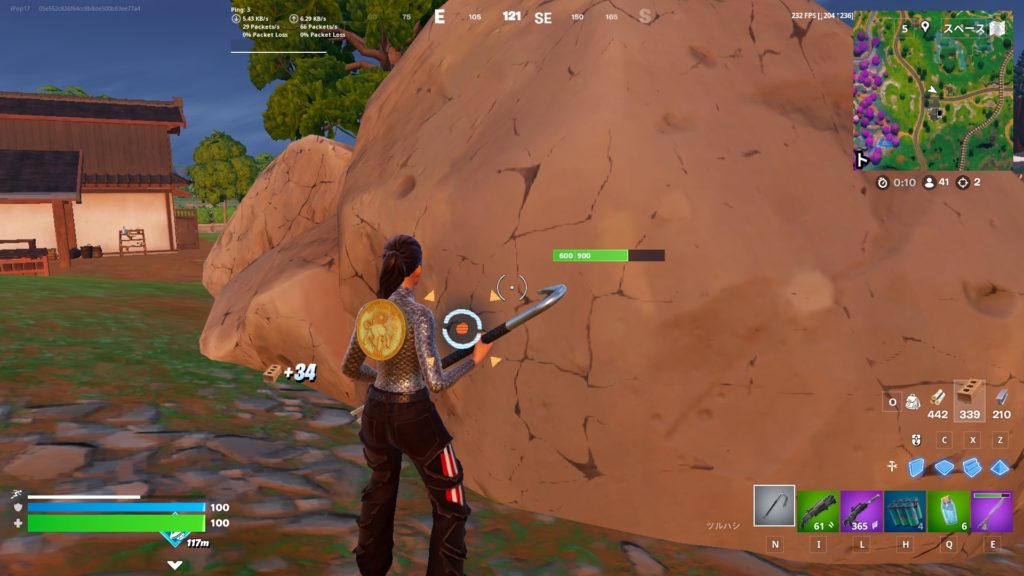
Task: Select the pickaxe slot in the hotbar
Action: (x=774, y=507)
